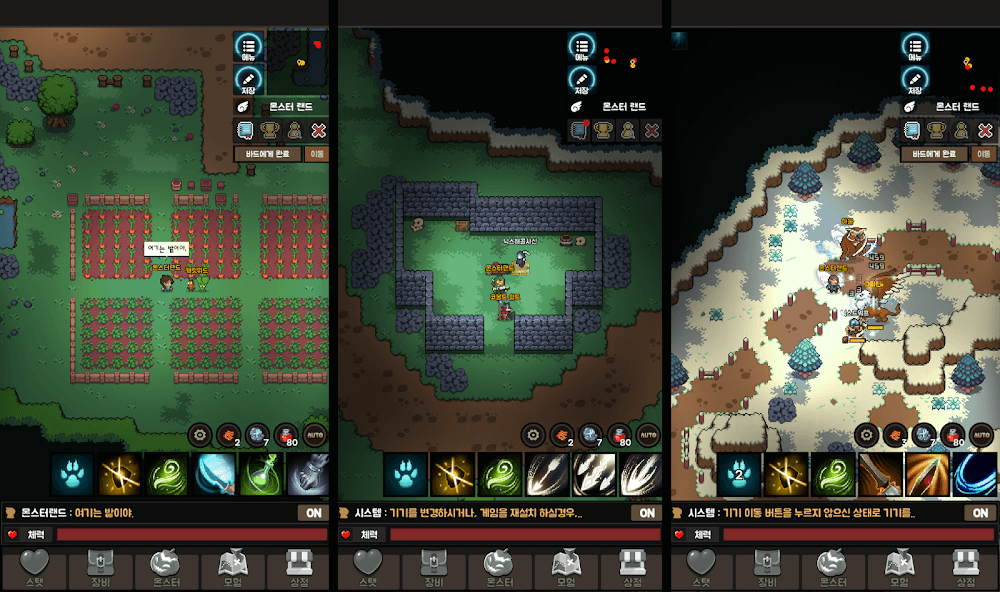Click the 이동 move button, snowy scene
The width and height of the screenshot is (1000, 592).
(984, 154)
